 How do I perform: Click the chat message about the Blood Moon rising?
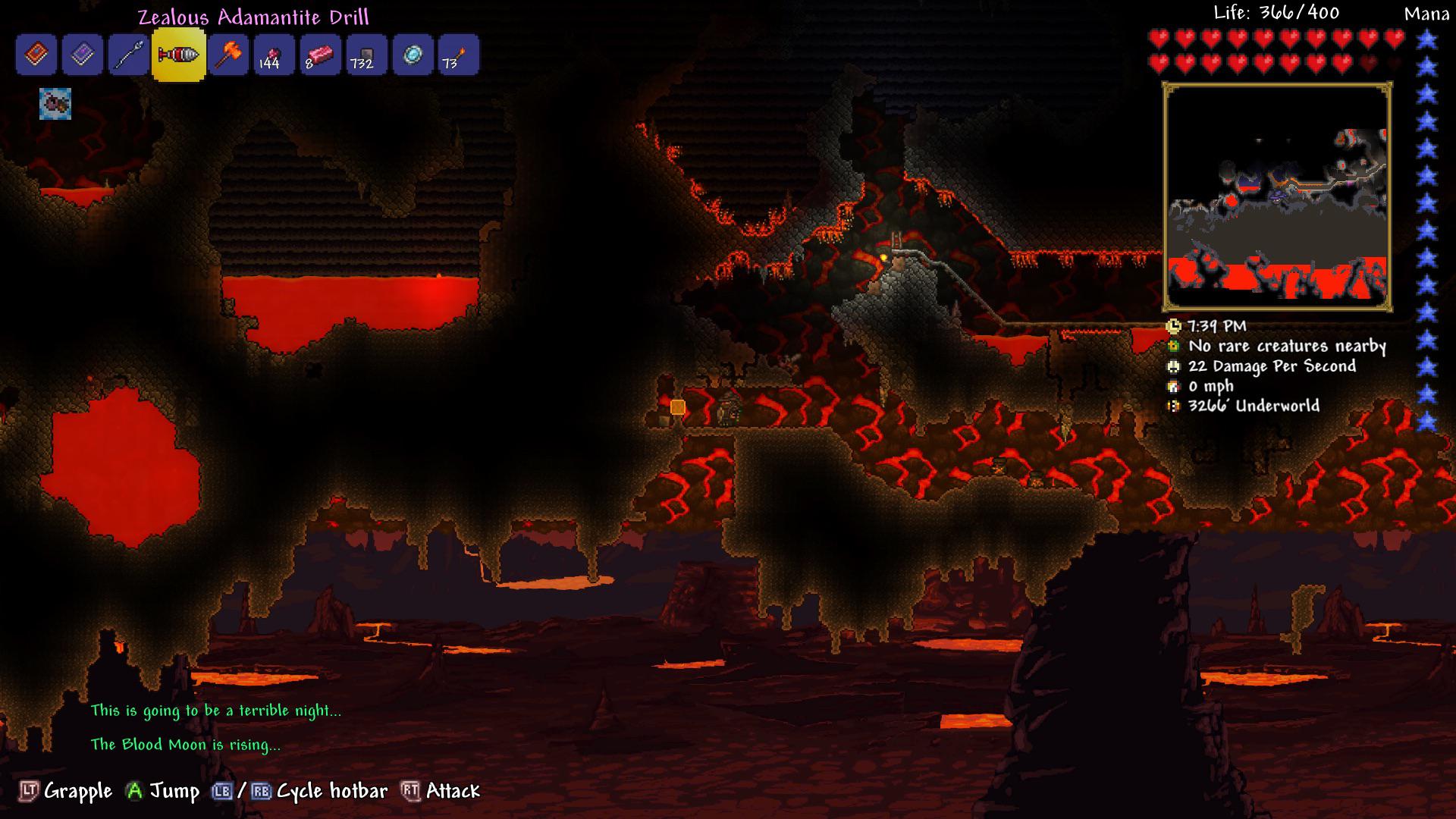pos(184,745)
